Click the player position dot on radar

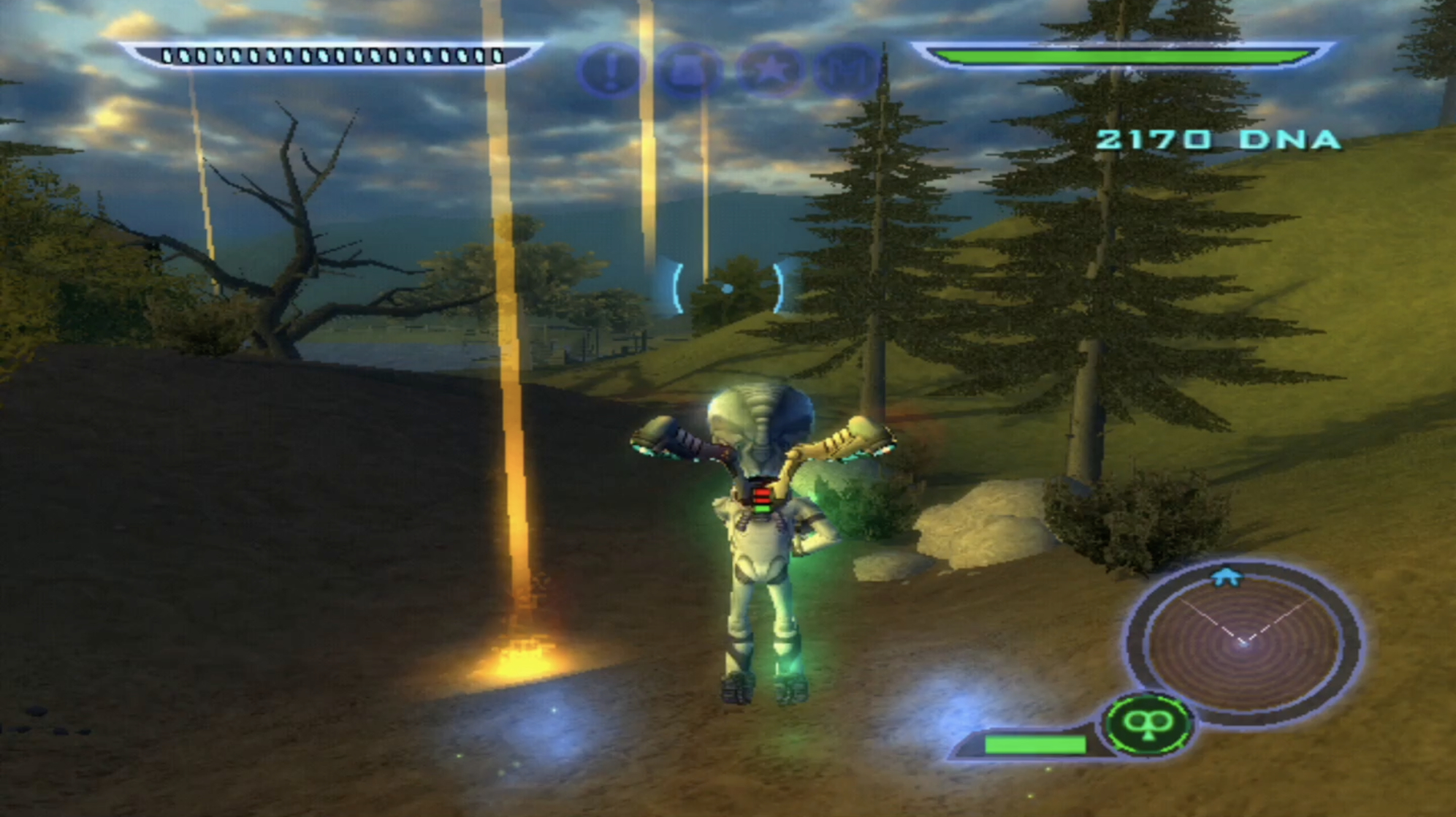click(x=1243, y=642)
